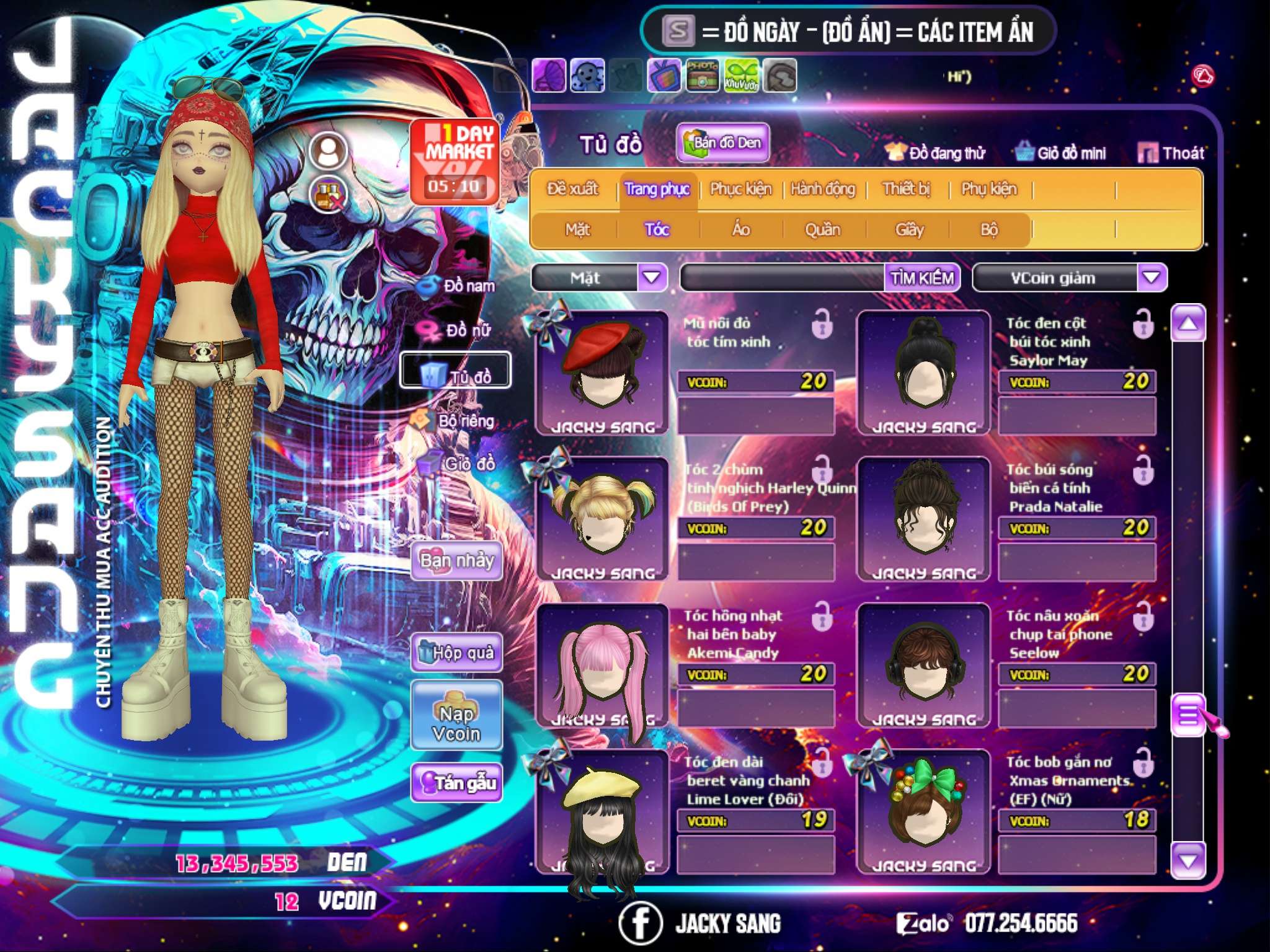The width and height of the screenshot is (1270, 952).
Task: Exit the wardrobe with Thoát
Action: 1171,153
